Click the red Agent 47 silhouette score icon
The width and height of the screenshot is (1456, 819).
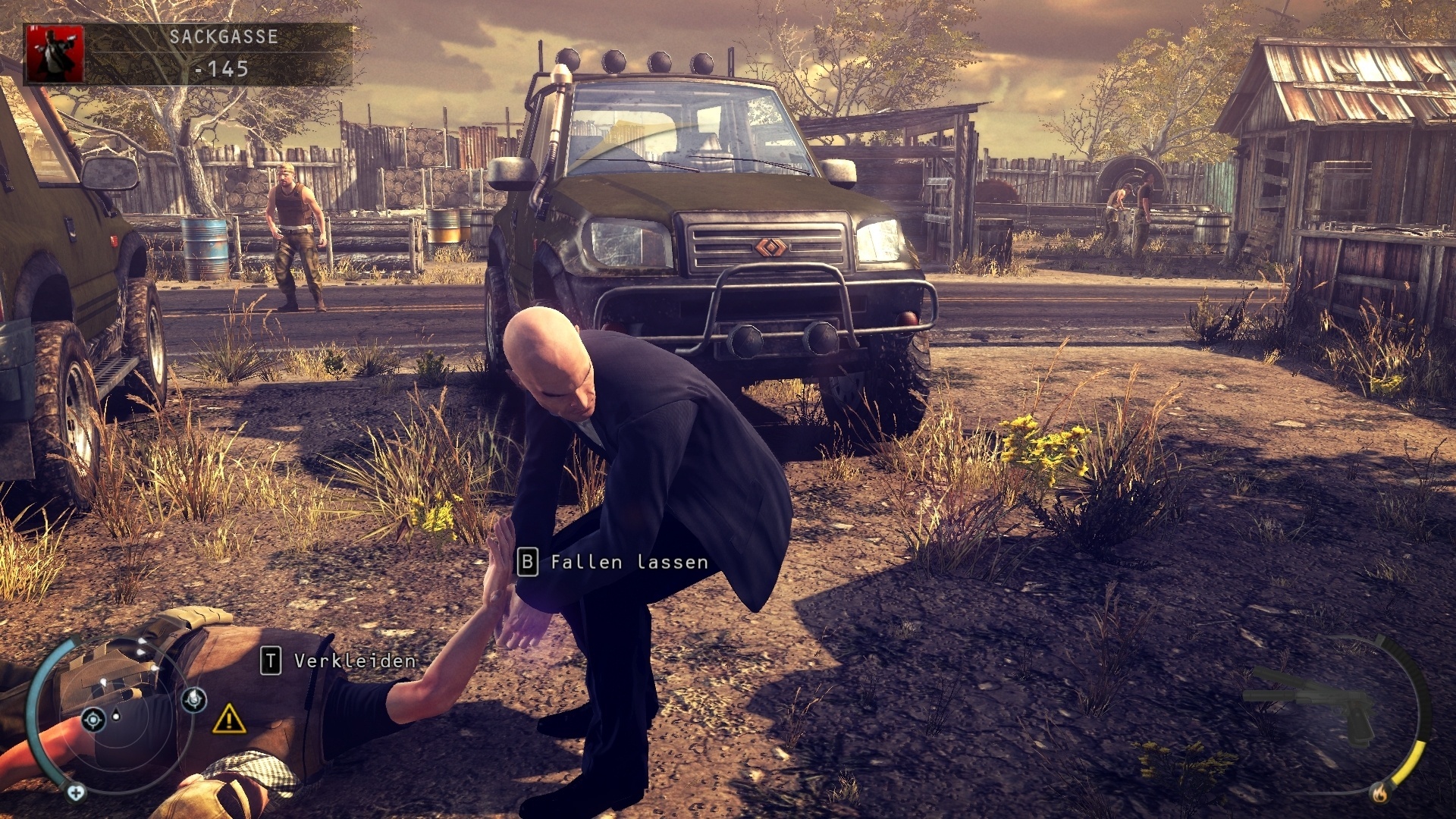pos(55,55)
